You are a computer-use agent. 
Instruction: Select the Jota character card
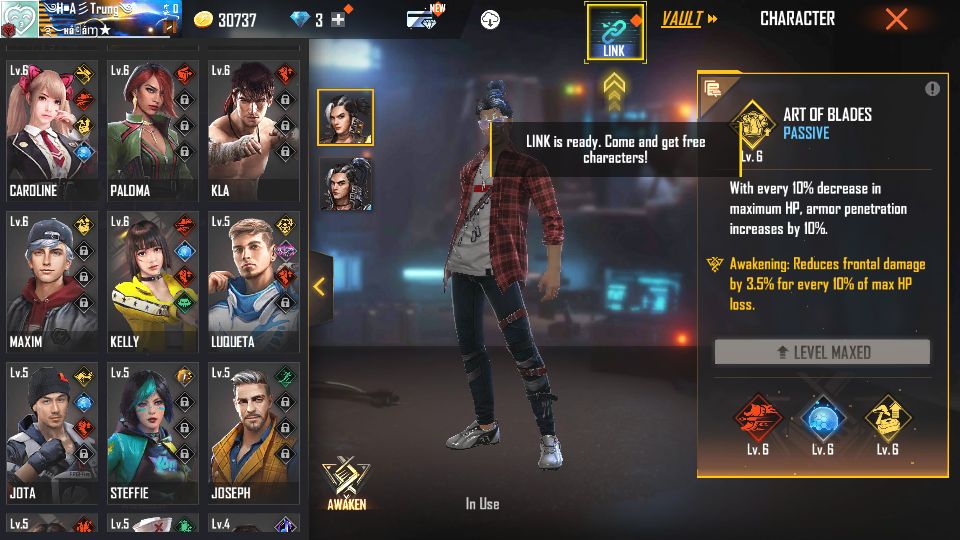[52, 432]
